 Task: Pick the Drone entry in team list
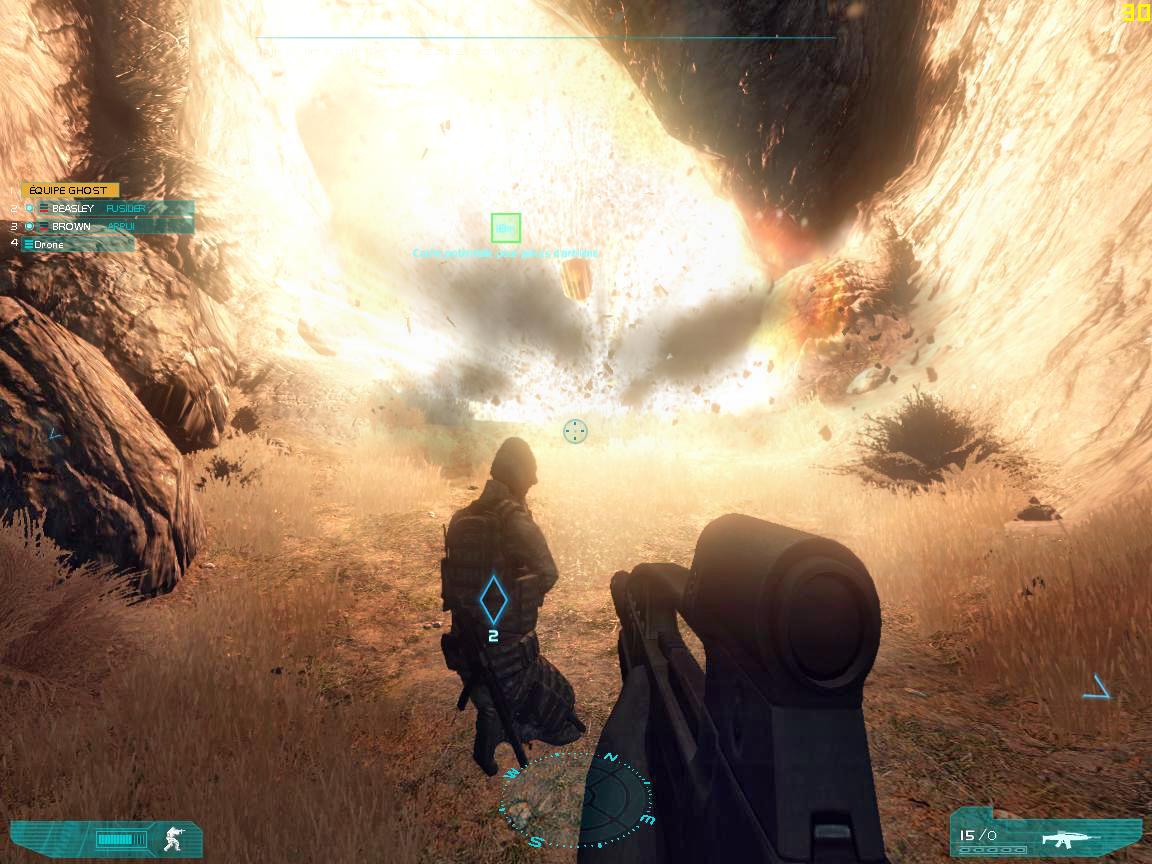(48, 244)
